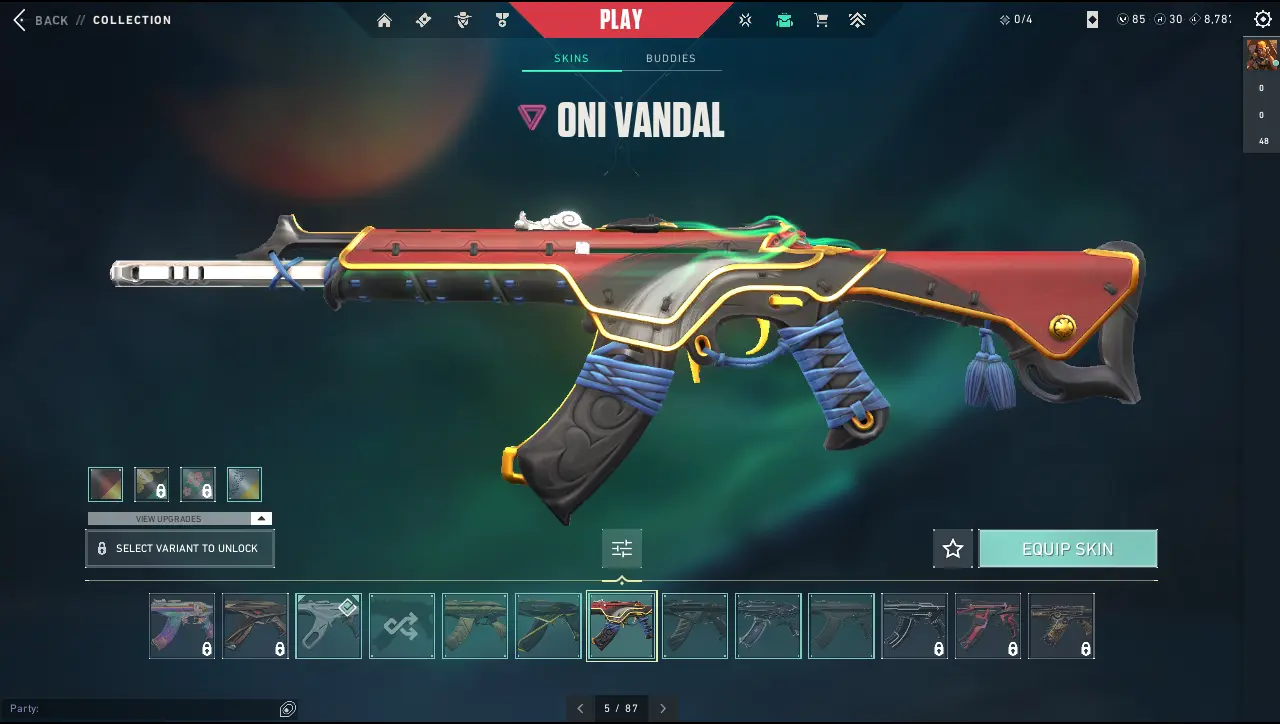This screenshot has height=724, width=1280.
Task: Select the pink and black locked Vandal thumbnail
Action: [988, 626]
